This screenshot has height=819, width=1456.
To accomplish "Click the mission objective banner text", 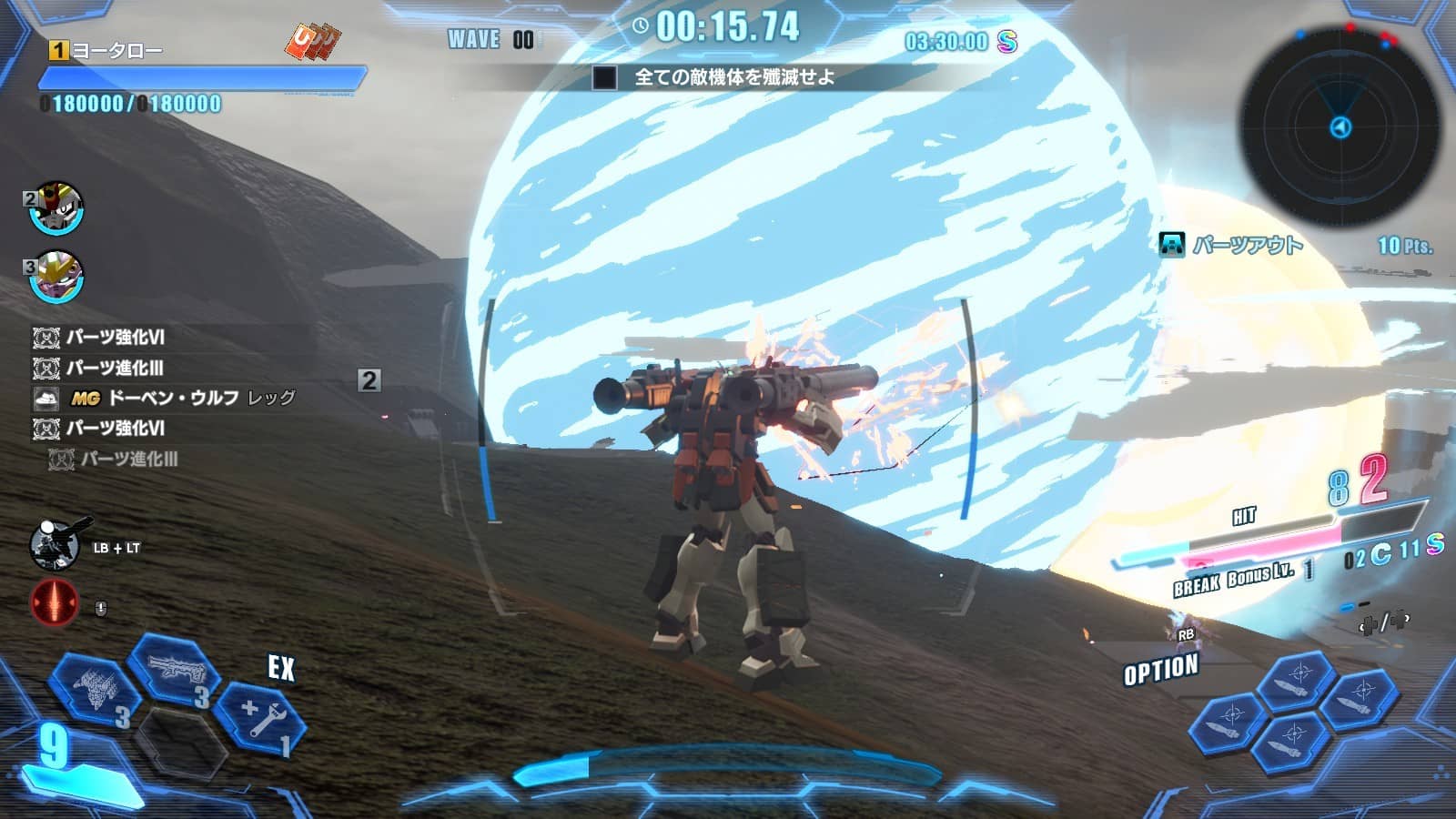I will click(x=733, y=76).
